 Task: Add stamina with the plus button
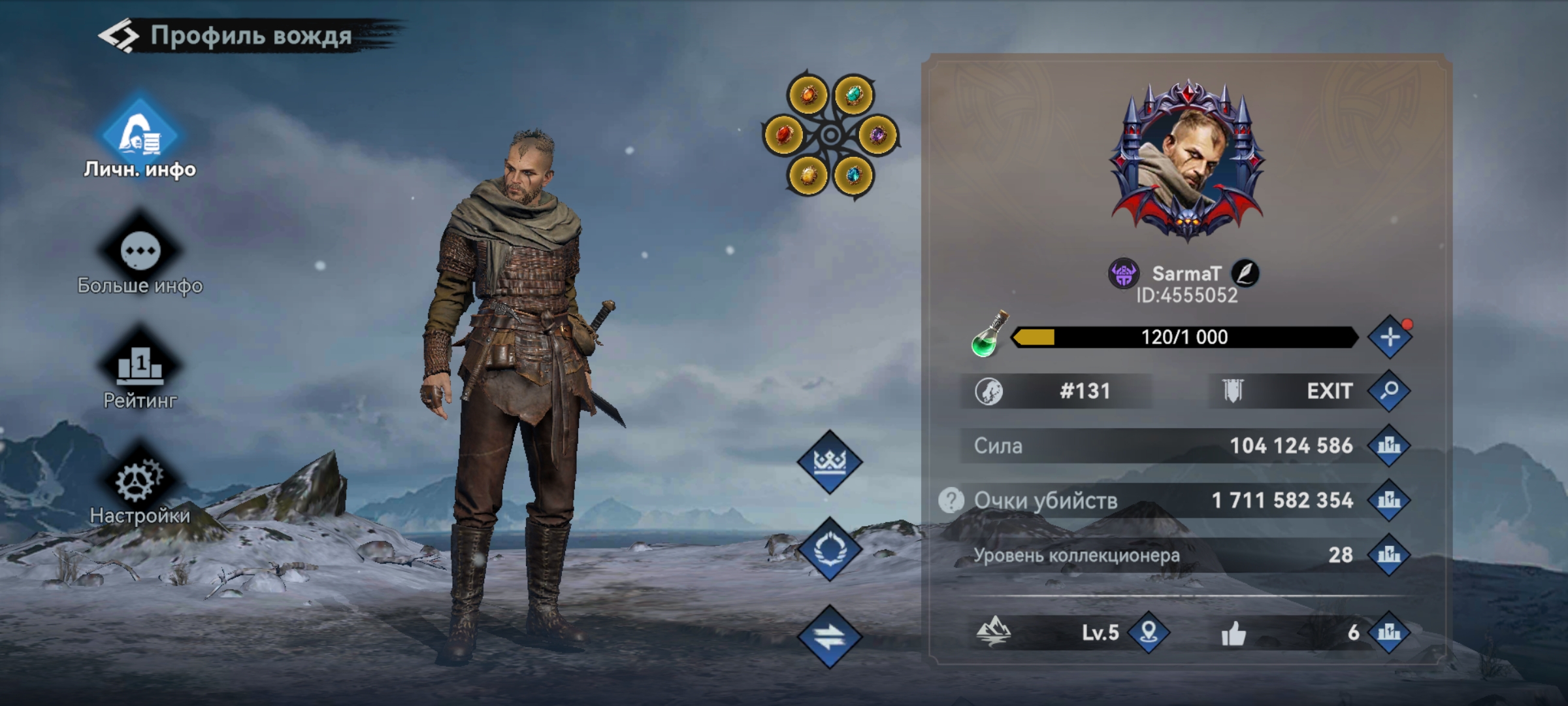click(1390, 337)
